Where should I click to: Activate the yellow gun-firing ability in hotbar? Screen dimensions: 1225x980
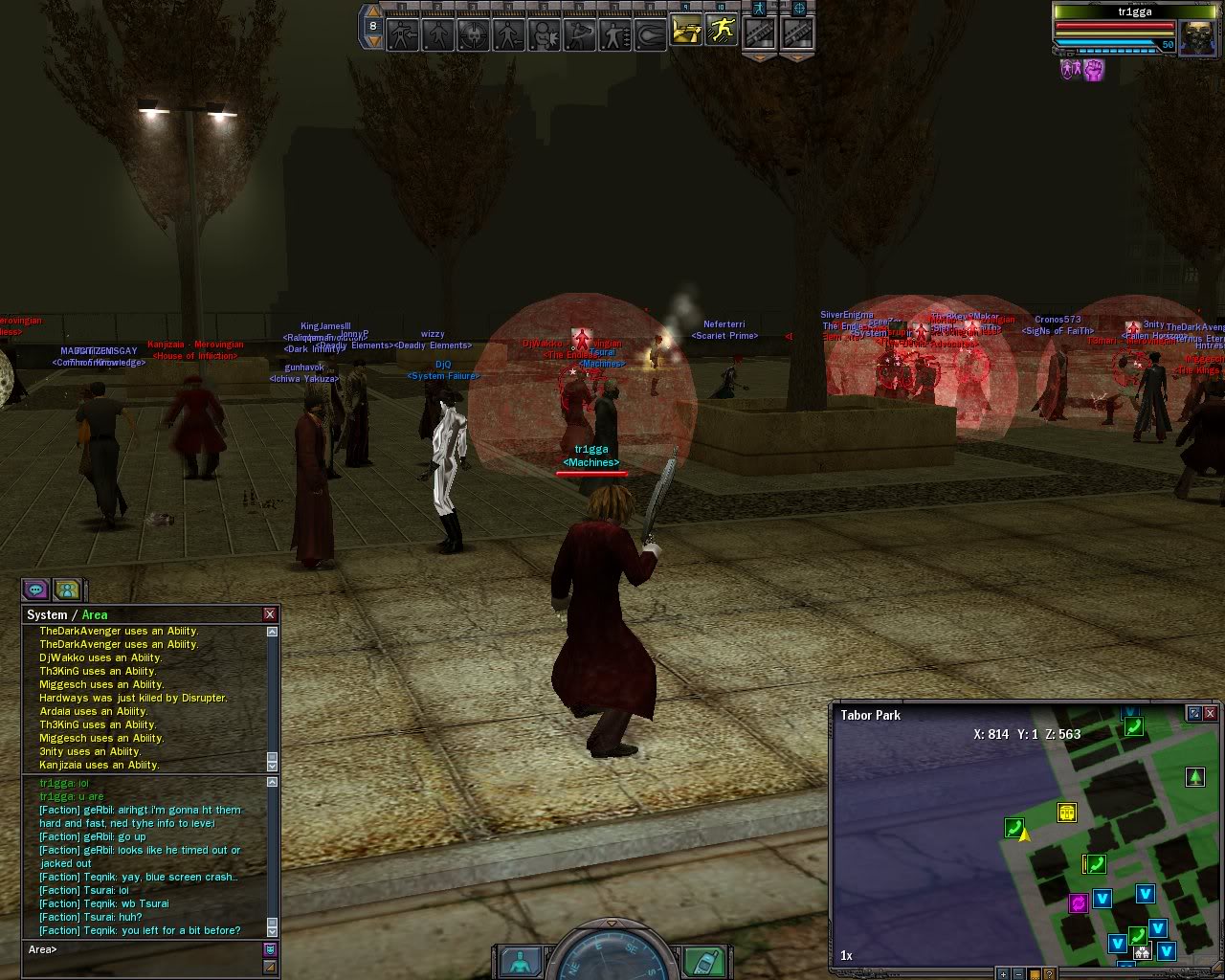click(685, 33)
